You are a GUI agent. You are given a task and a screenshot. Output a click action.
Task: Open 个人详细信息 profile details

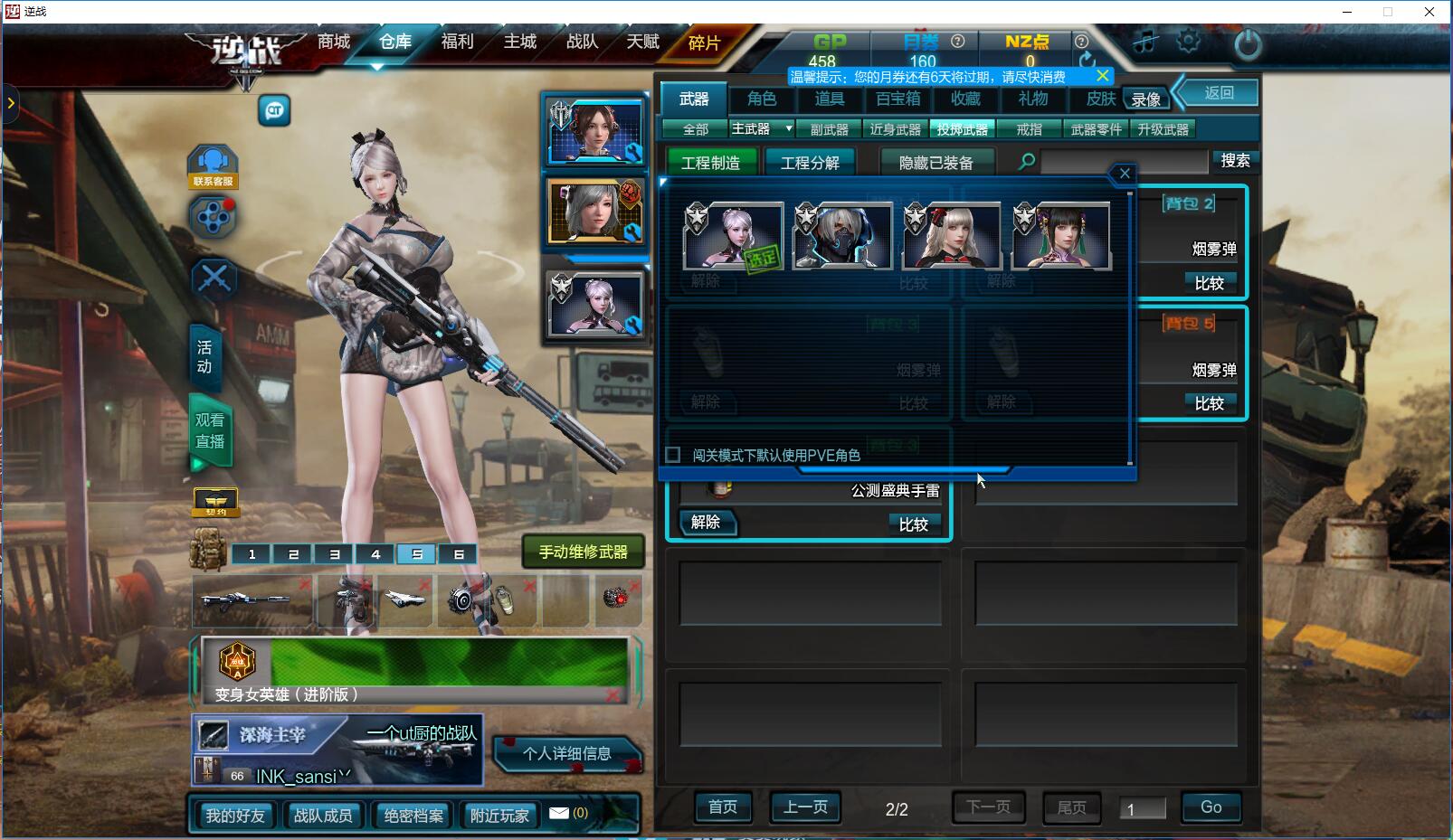pos(567,753)
